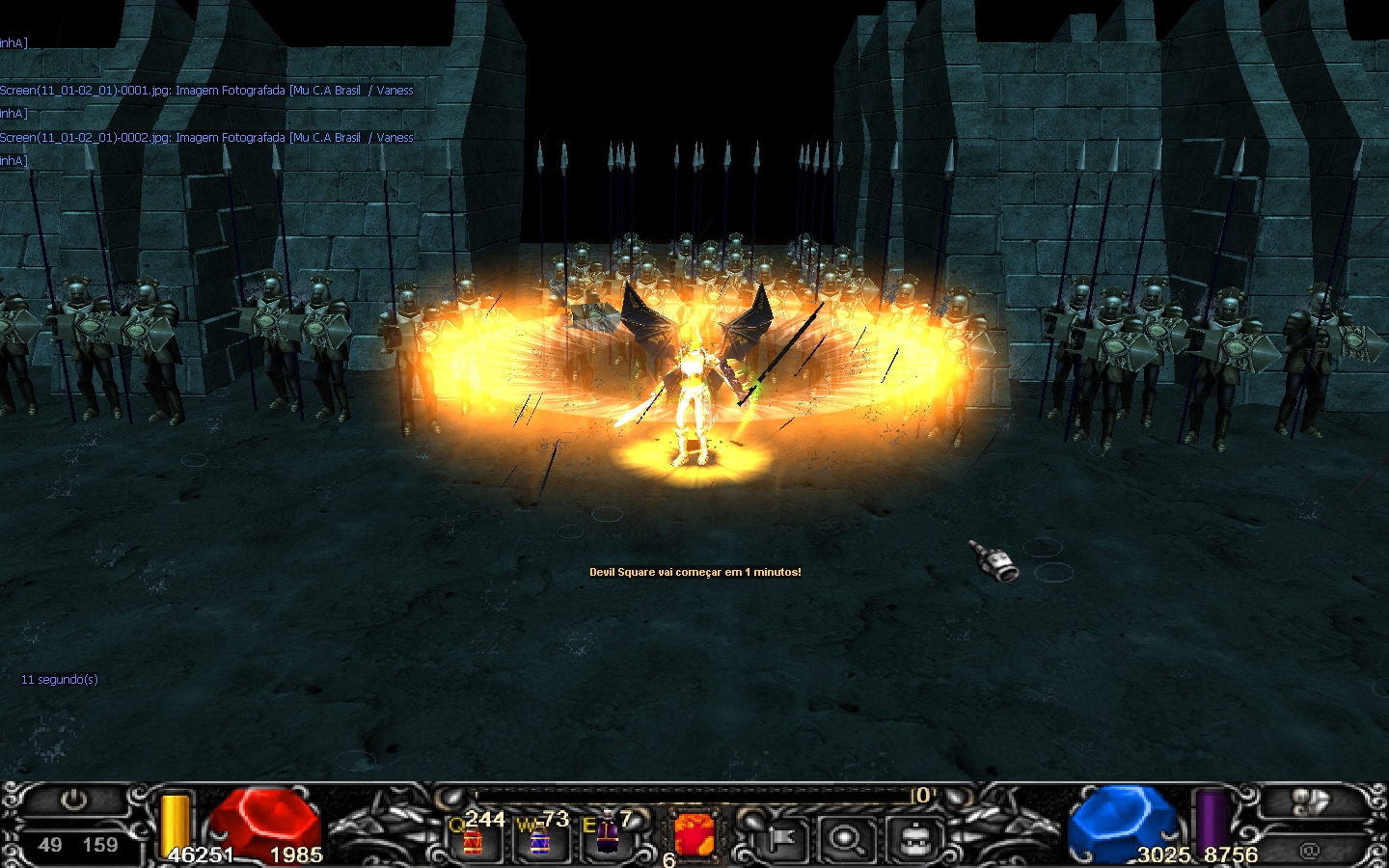1389x868 pixels.
Task: Use the blue mana potion in slot W
Action: tap(539, 841)
